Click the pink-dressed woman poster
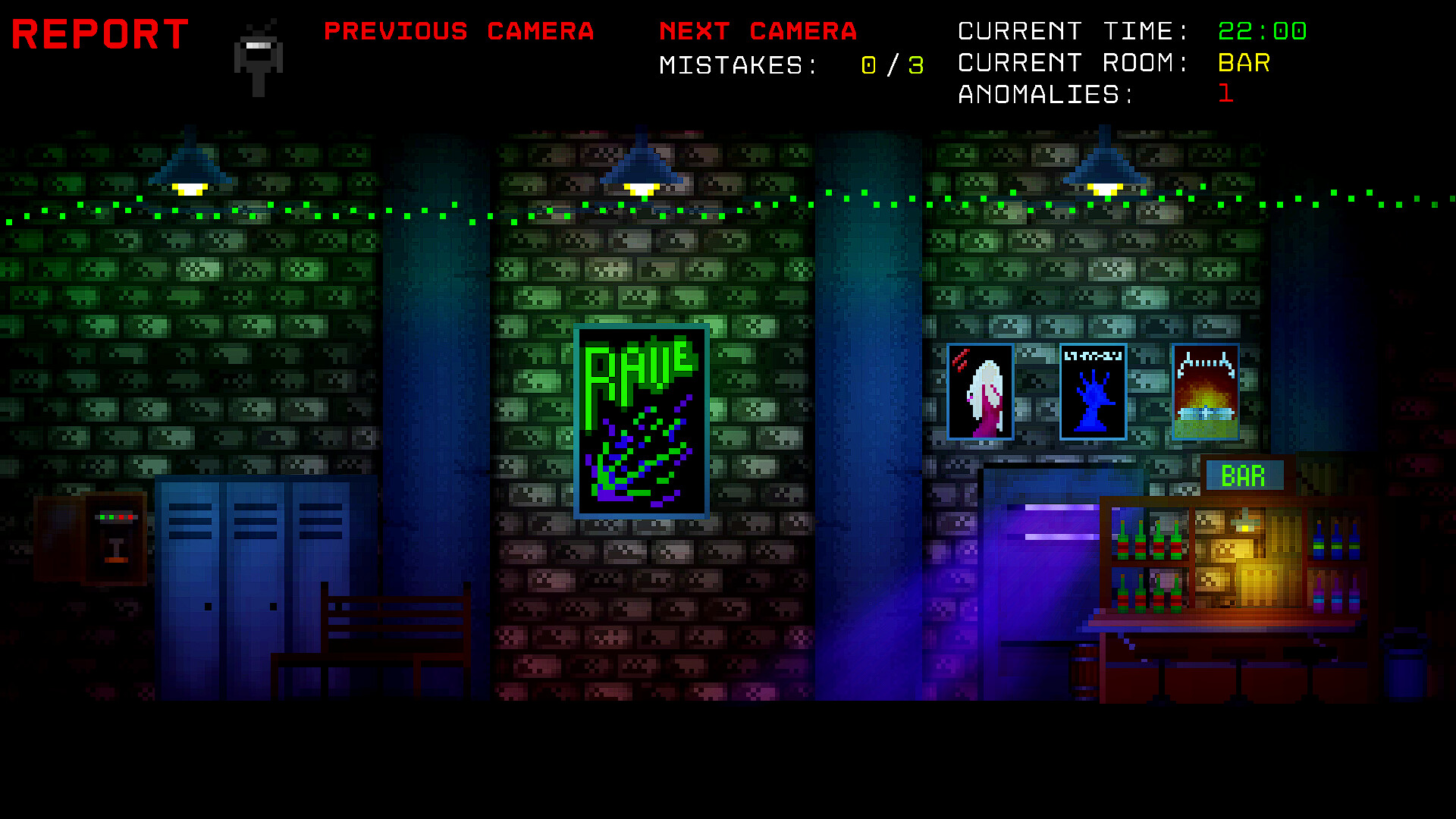 click(981, 391)
